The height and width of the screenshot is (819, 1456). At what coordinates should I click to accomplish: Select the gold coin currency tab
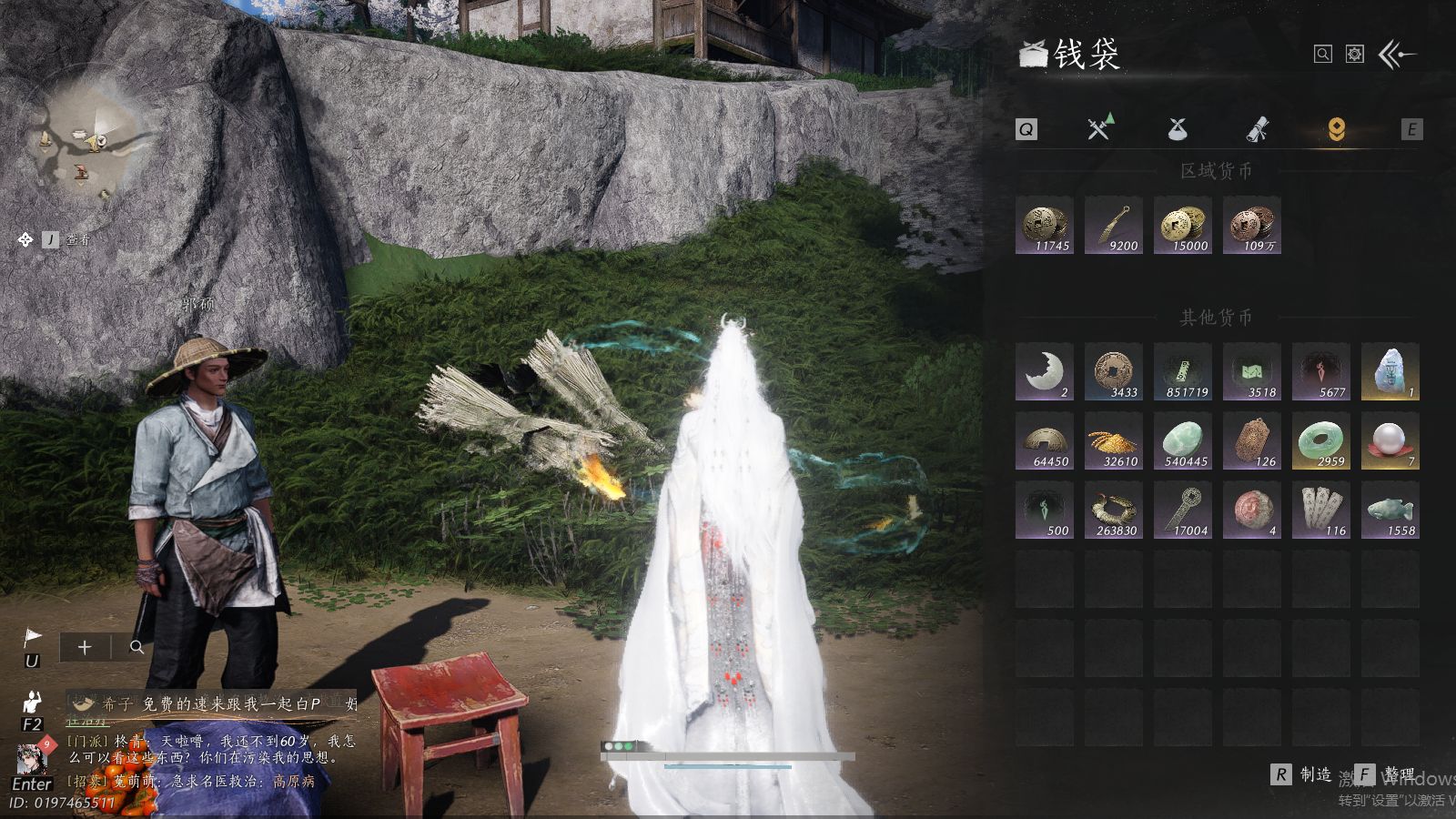(1336, 129)
